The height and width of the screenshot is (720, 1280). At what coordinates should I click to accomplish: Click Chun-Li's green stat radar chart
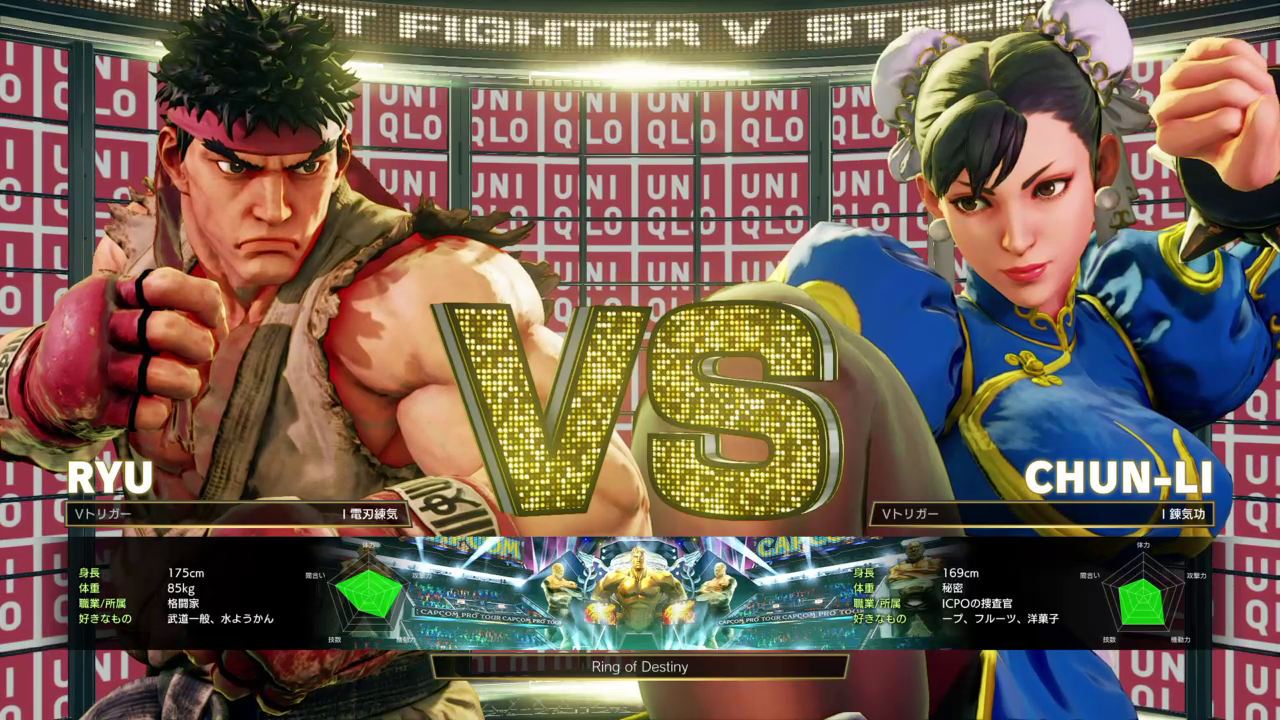(x=1142, y=596)
